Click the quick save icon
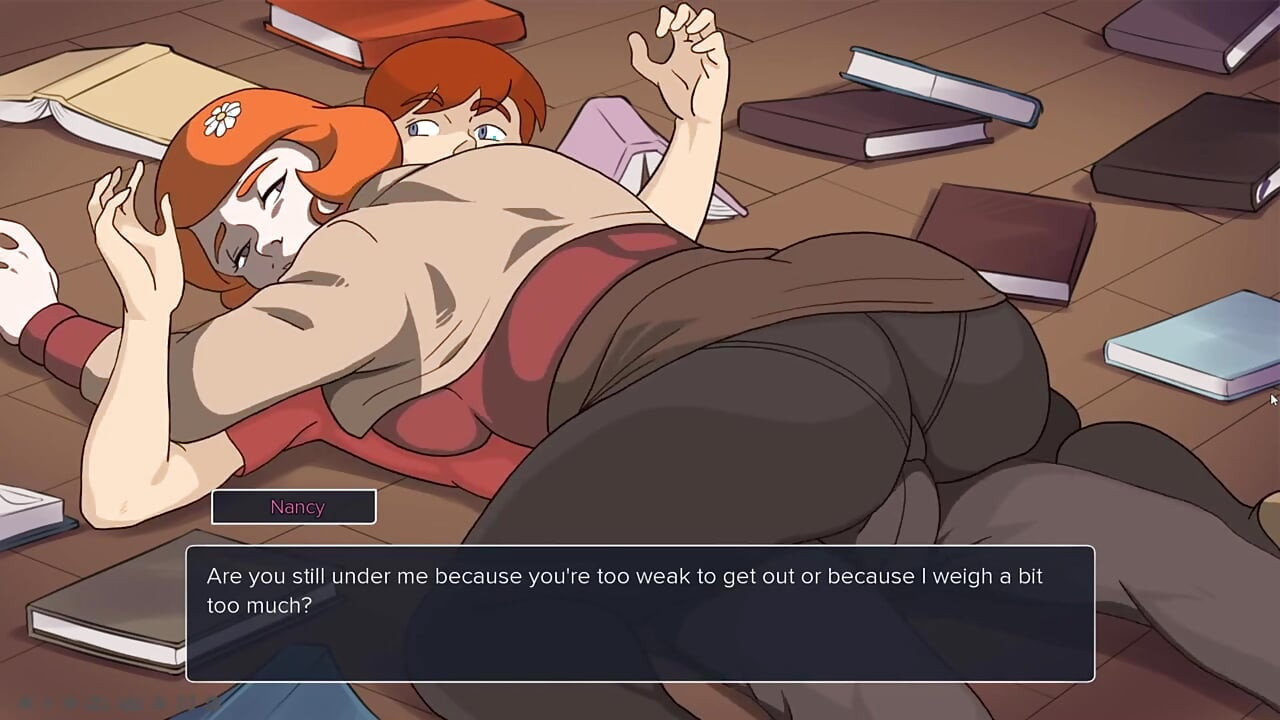1280x720 pixels. click(x=159, y=703)
